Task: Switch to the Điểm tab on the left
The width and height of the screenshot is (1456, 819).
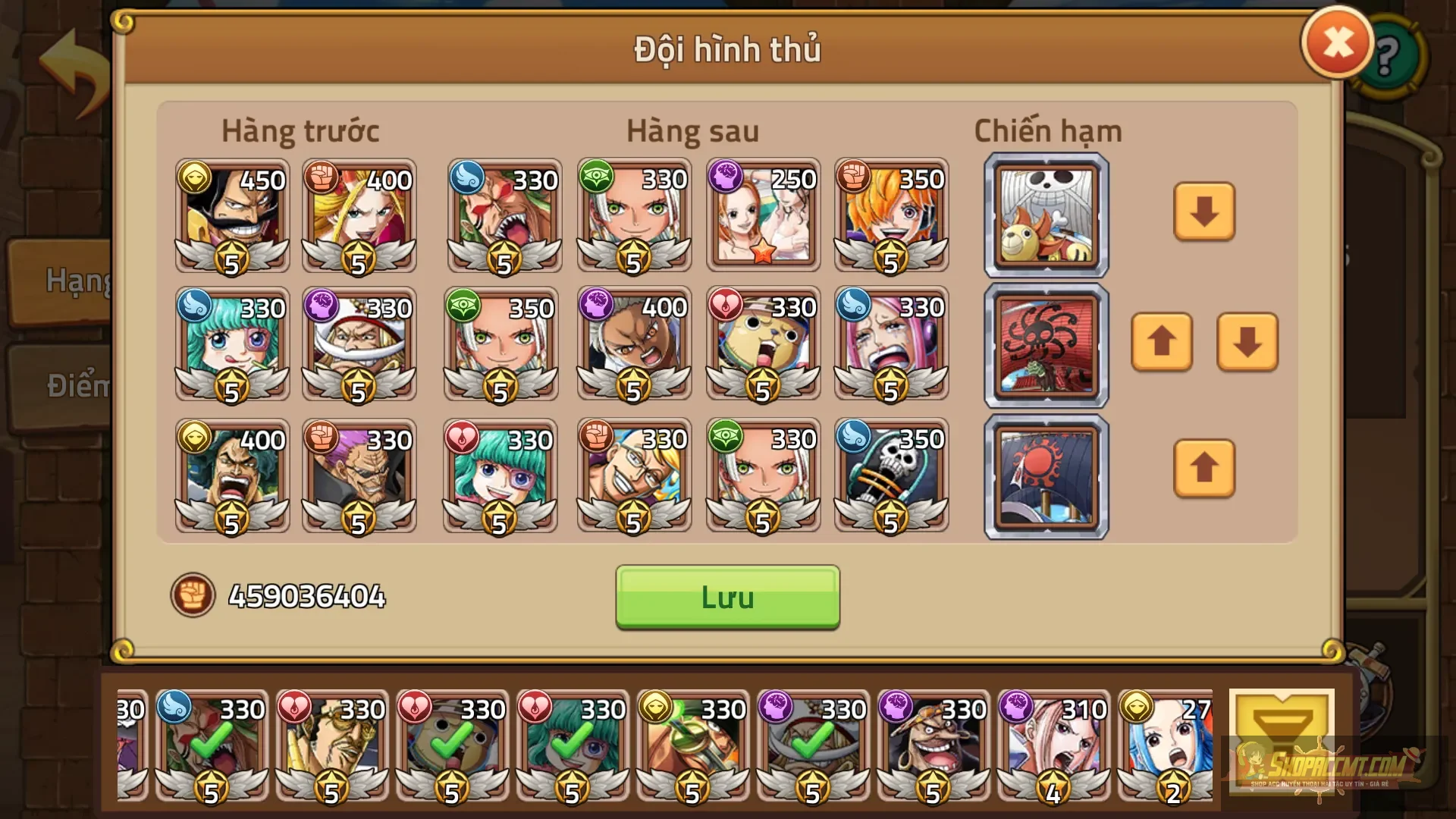Action: tap(68, 384)
